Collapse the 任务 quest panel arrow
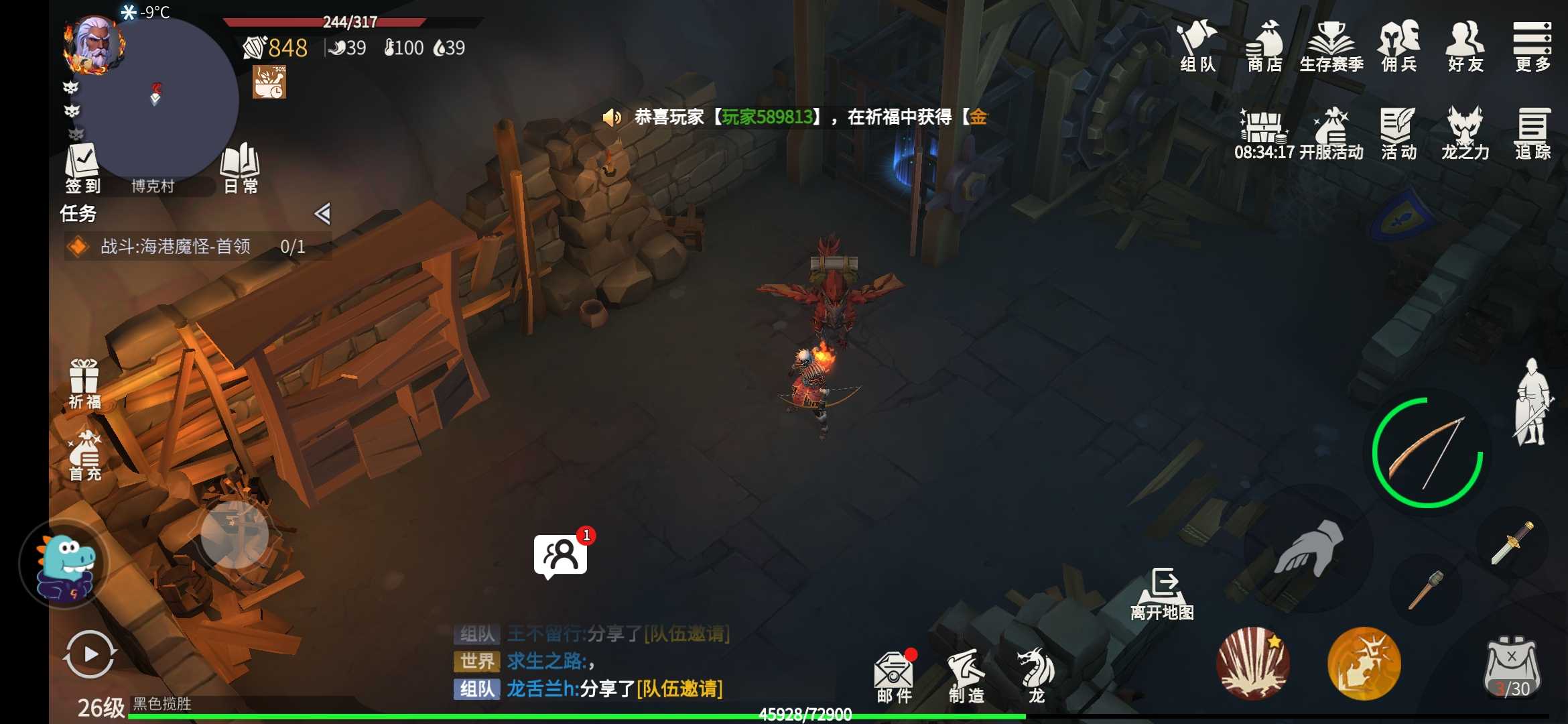This screenshot has height=724, width=1568. tap(322, 214)
